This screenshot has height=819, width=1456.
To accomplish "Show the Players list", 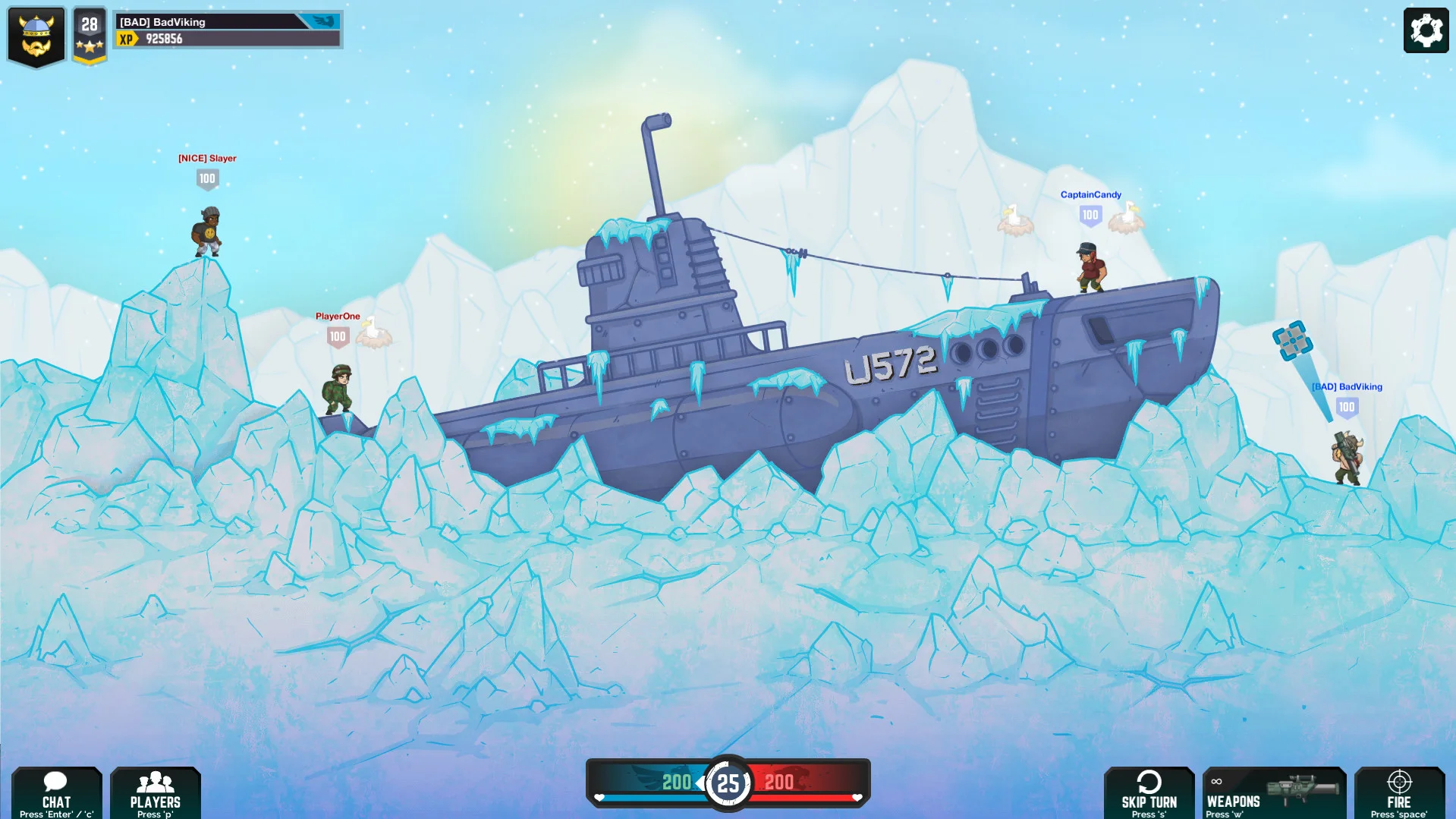I will 156,793.
